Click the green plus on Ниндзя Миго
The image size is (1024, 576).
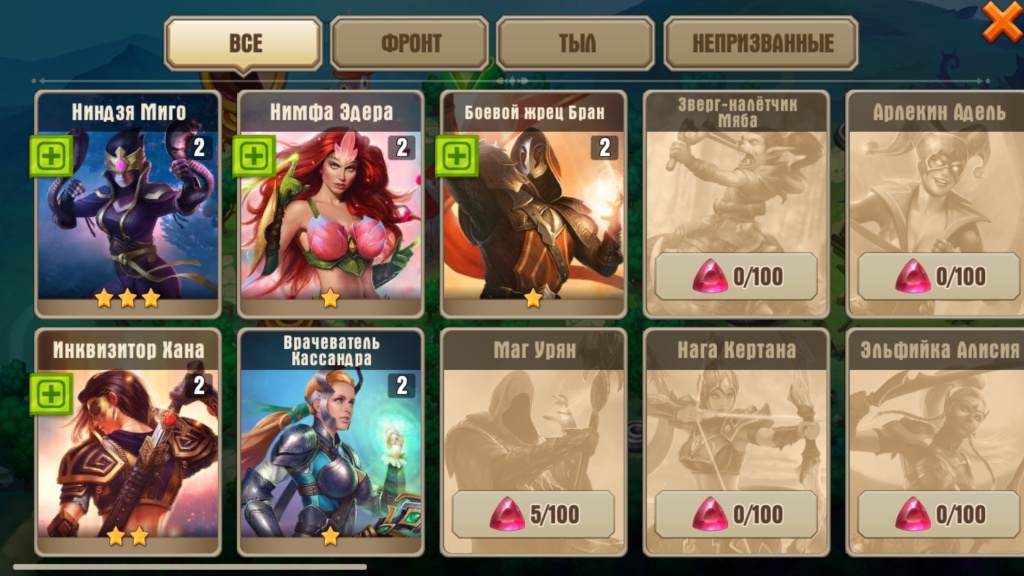(50, 156)
